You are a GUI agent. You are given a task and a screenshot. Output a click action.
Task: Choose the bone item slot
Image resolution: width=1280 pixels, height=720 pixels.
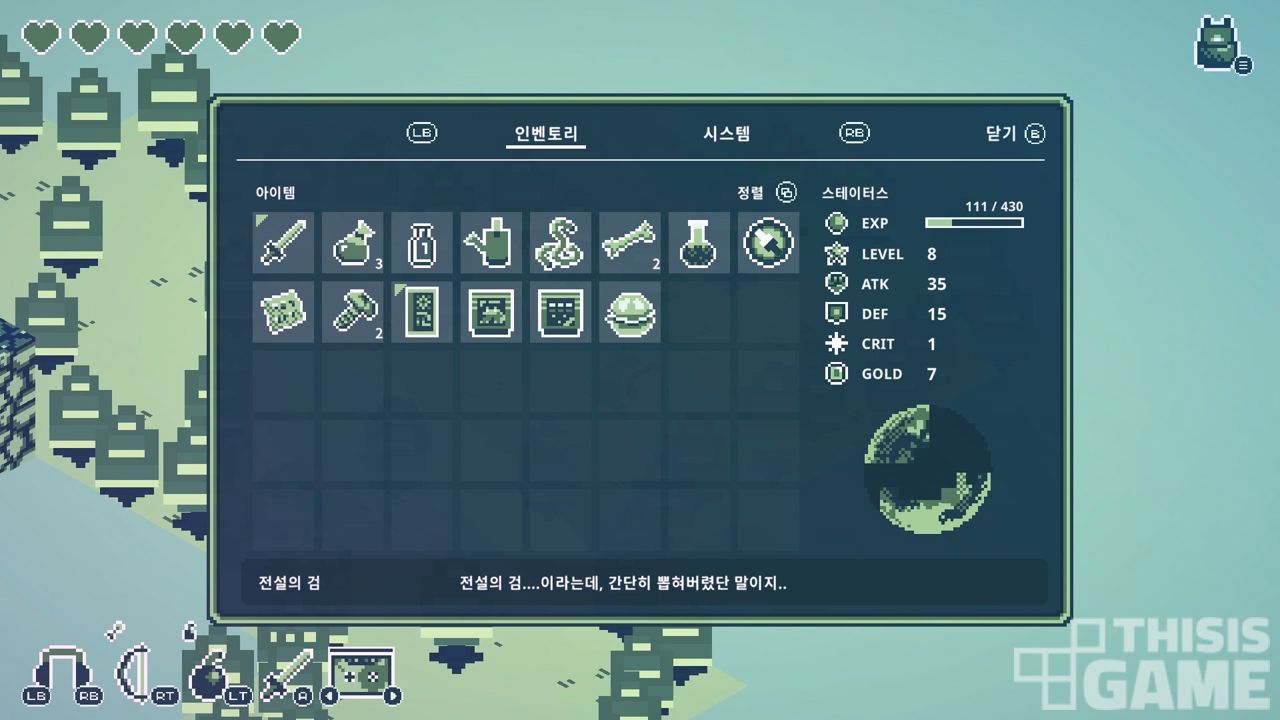pyautogui.click(x=630, y=242)
